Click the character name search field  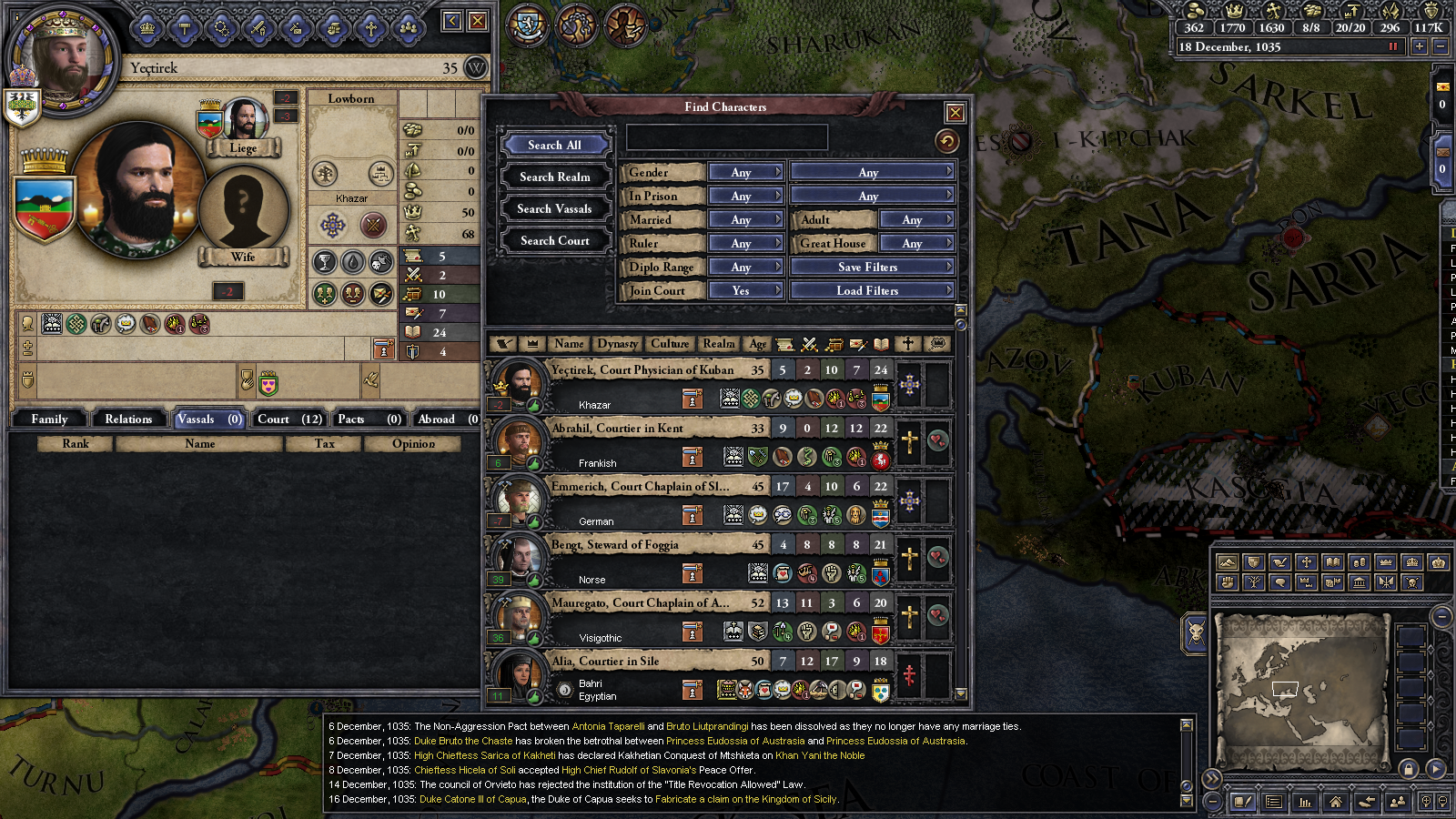(726, 137)
